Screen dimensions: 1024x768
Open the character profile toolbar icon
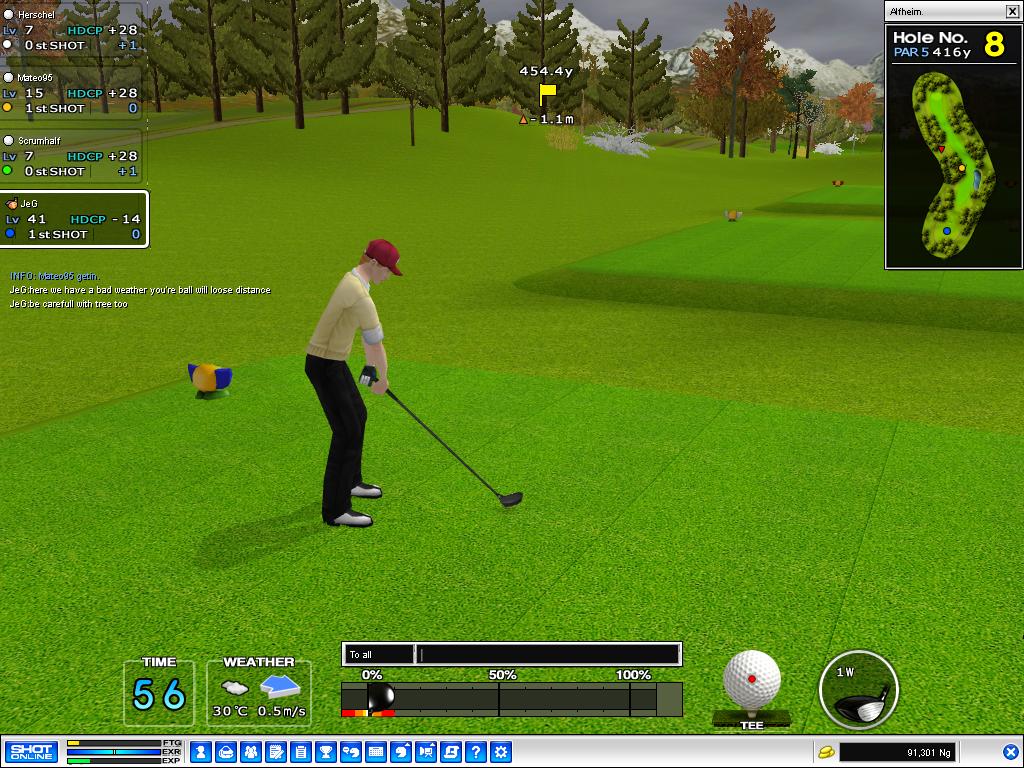coord(201,751)
